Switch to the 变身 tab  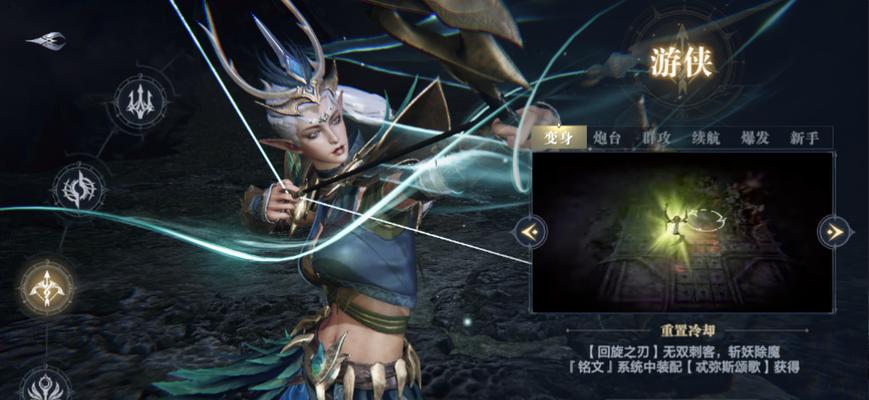pos(558,138)
